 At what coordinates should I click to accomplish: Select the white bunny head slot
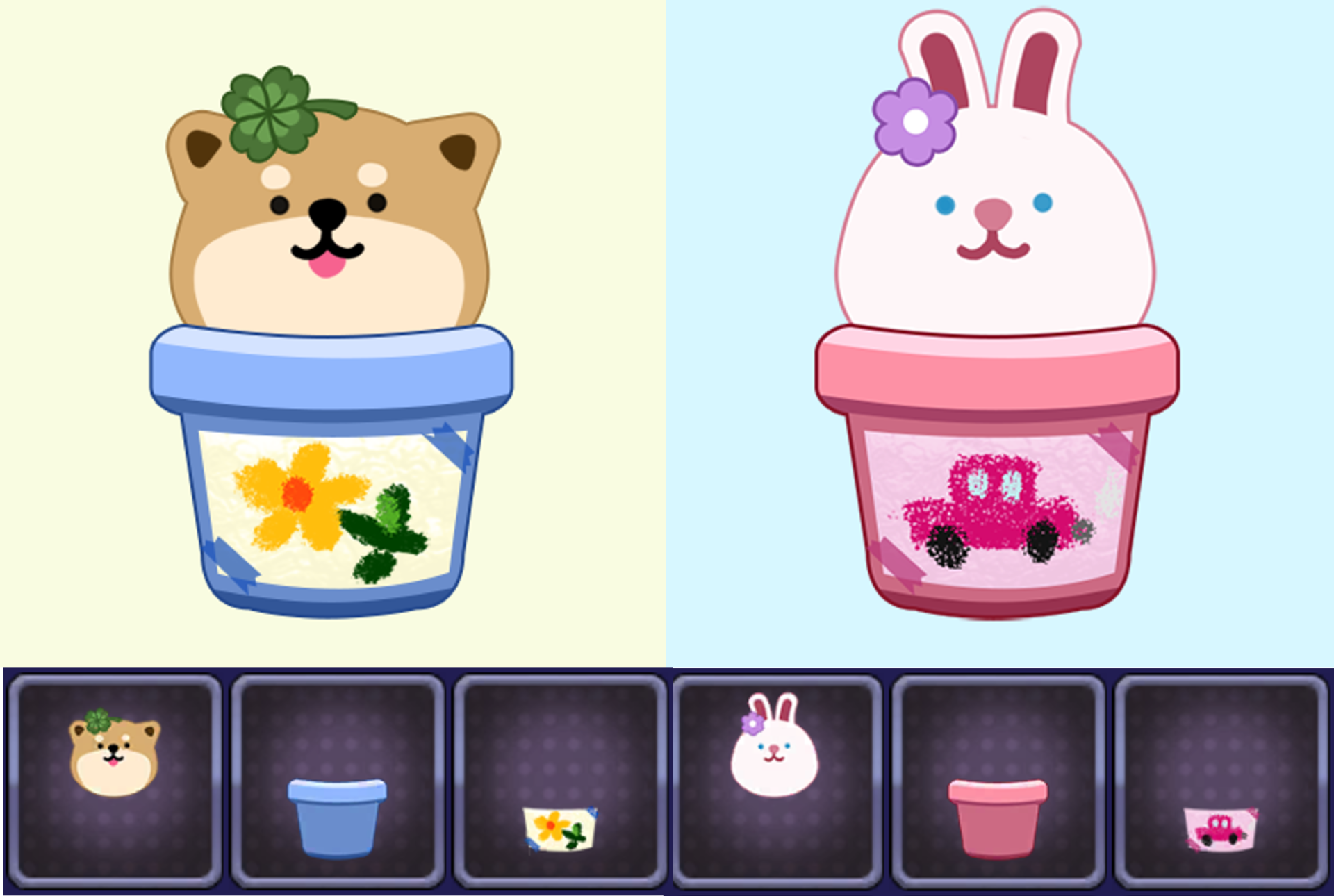coord(775,781)
